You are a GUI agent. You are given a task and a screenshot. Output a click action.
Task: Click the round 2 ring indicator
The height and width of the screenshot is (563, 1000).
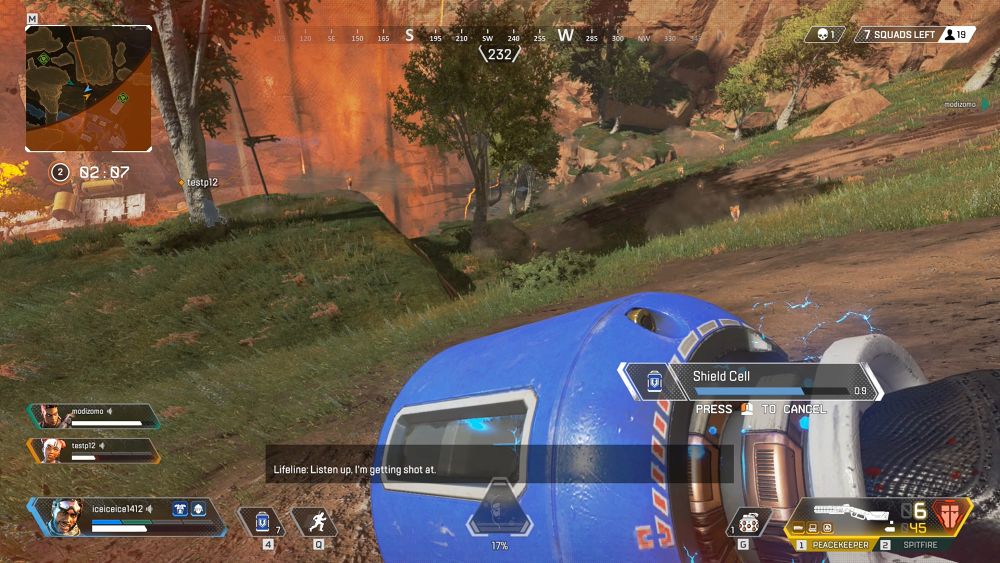(x=59, y=172)
